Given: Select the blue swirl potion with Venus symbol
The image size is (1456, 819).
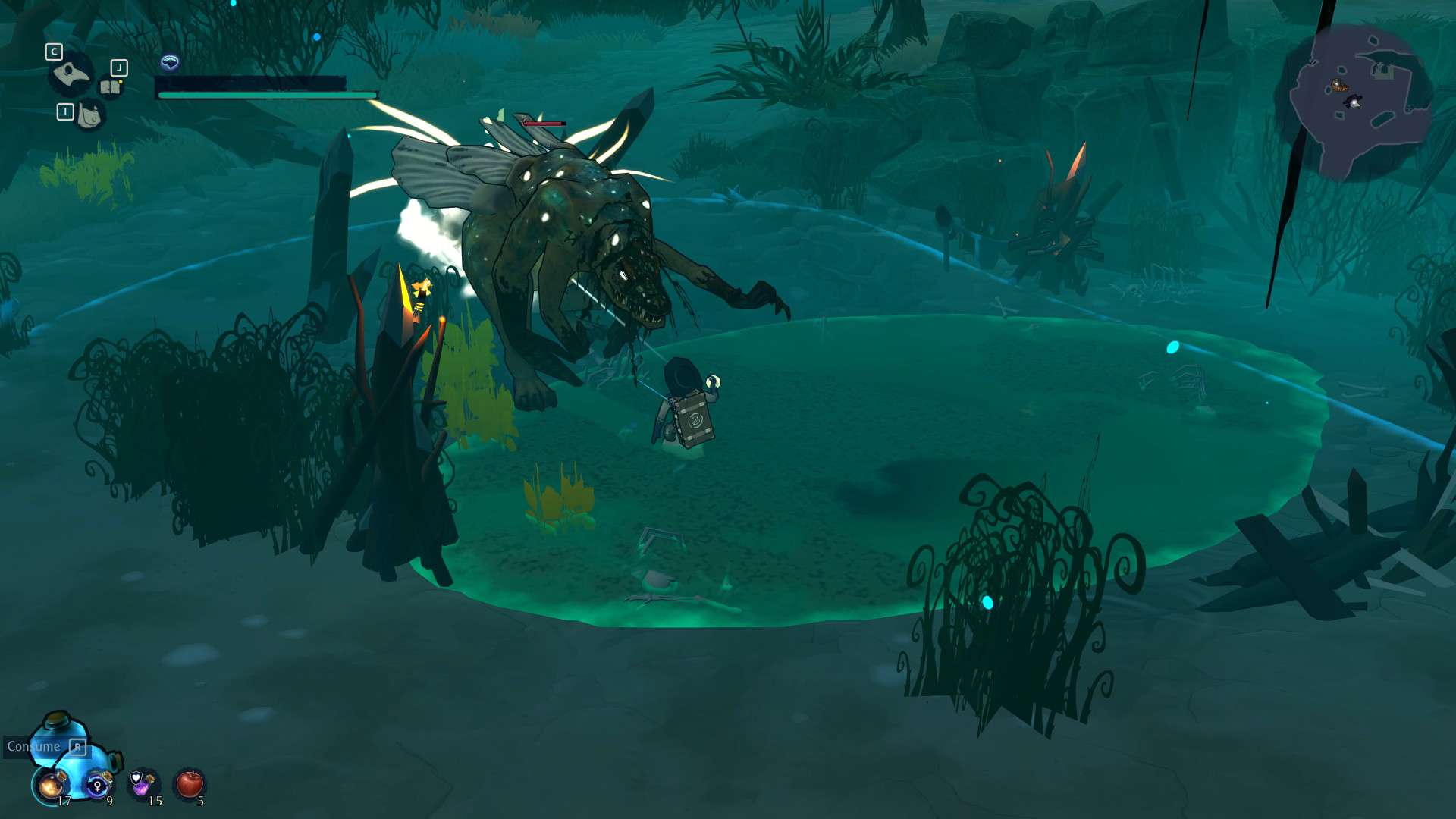Looking at the screenshot, I should [x=98, y=785].
